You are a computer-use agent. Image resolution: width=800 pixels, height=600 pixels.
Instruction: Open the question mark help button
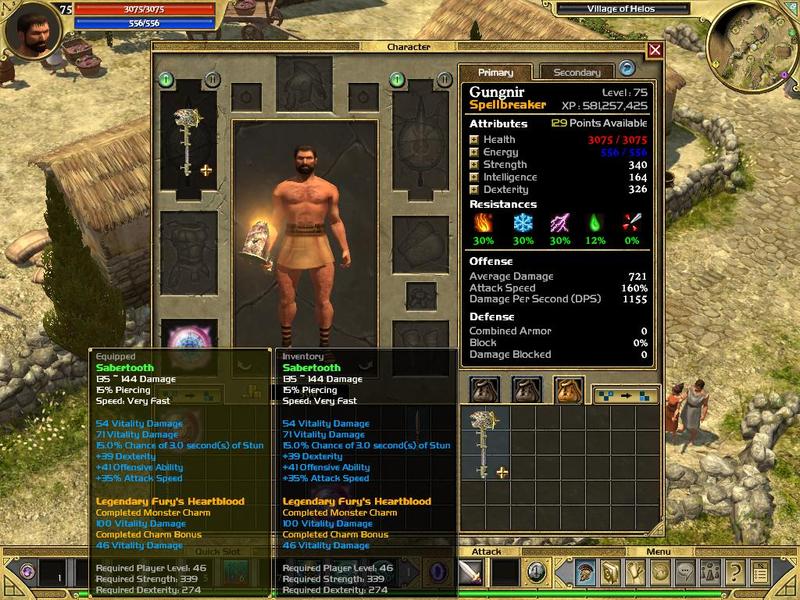tap(734, 573)
